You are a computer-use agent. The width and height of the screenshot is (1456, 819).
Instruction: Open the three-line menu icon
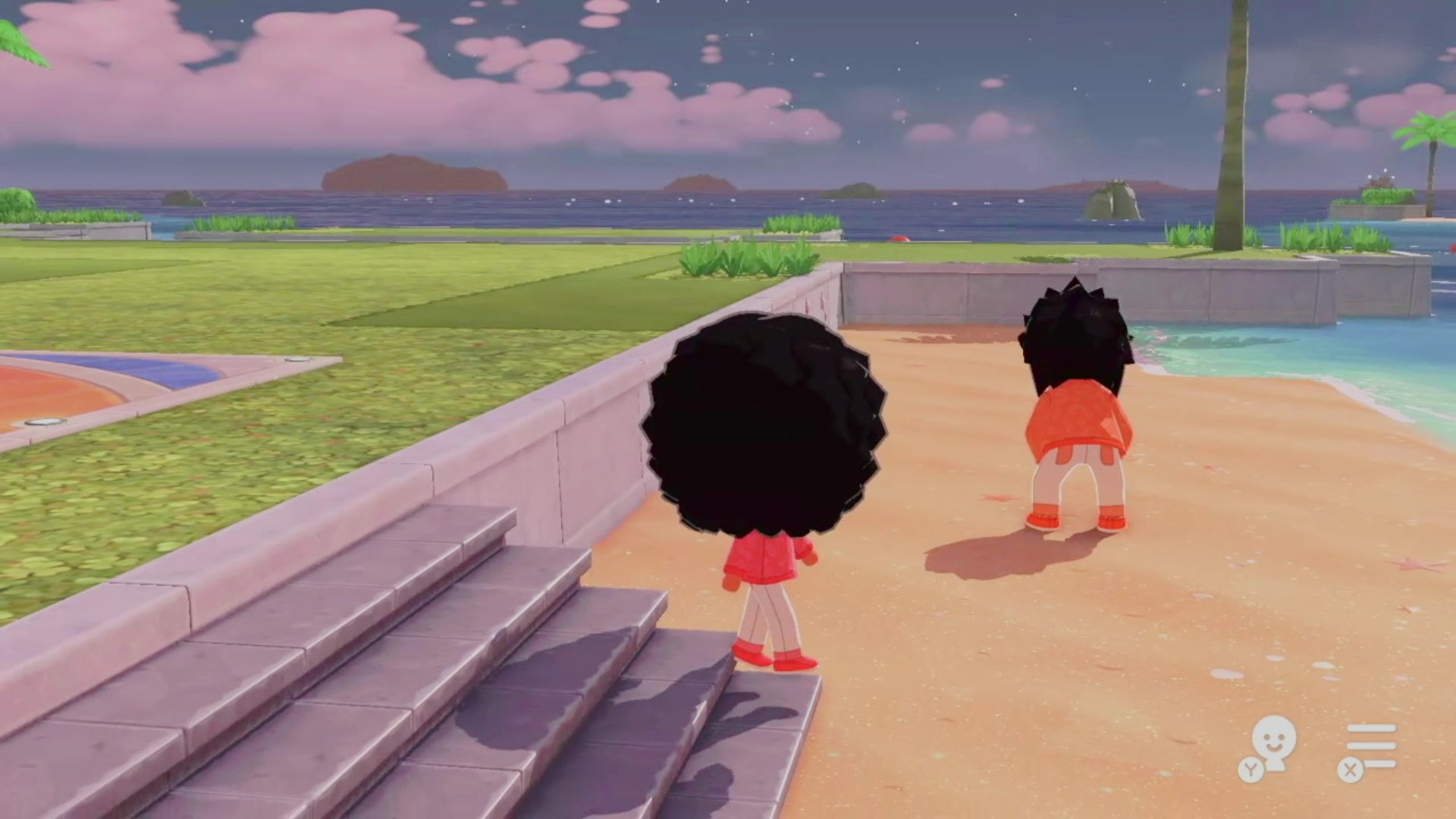[1370, 745]
